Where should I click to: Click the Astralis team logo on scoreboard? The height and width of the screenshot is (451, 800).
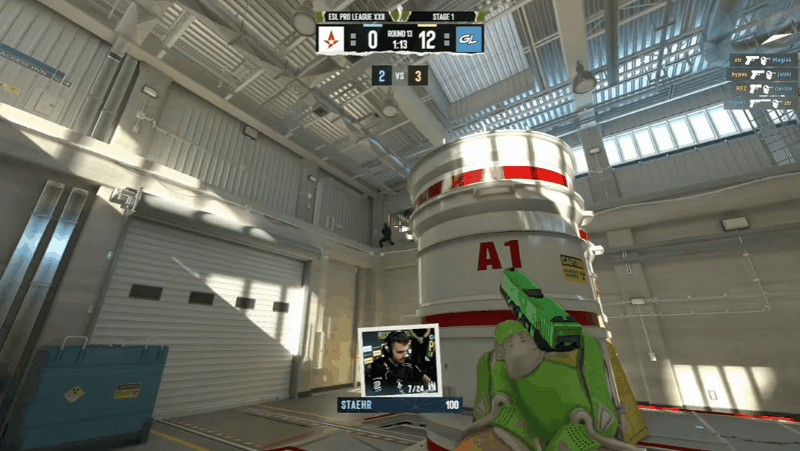coord(331,40)
